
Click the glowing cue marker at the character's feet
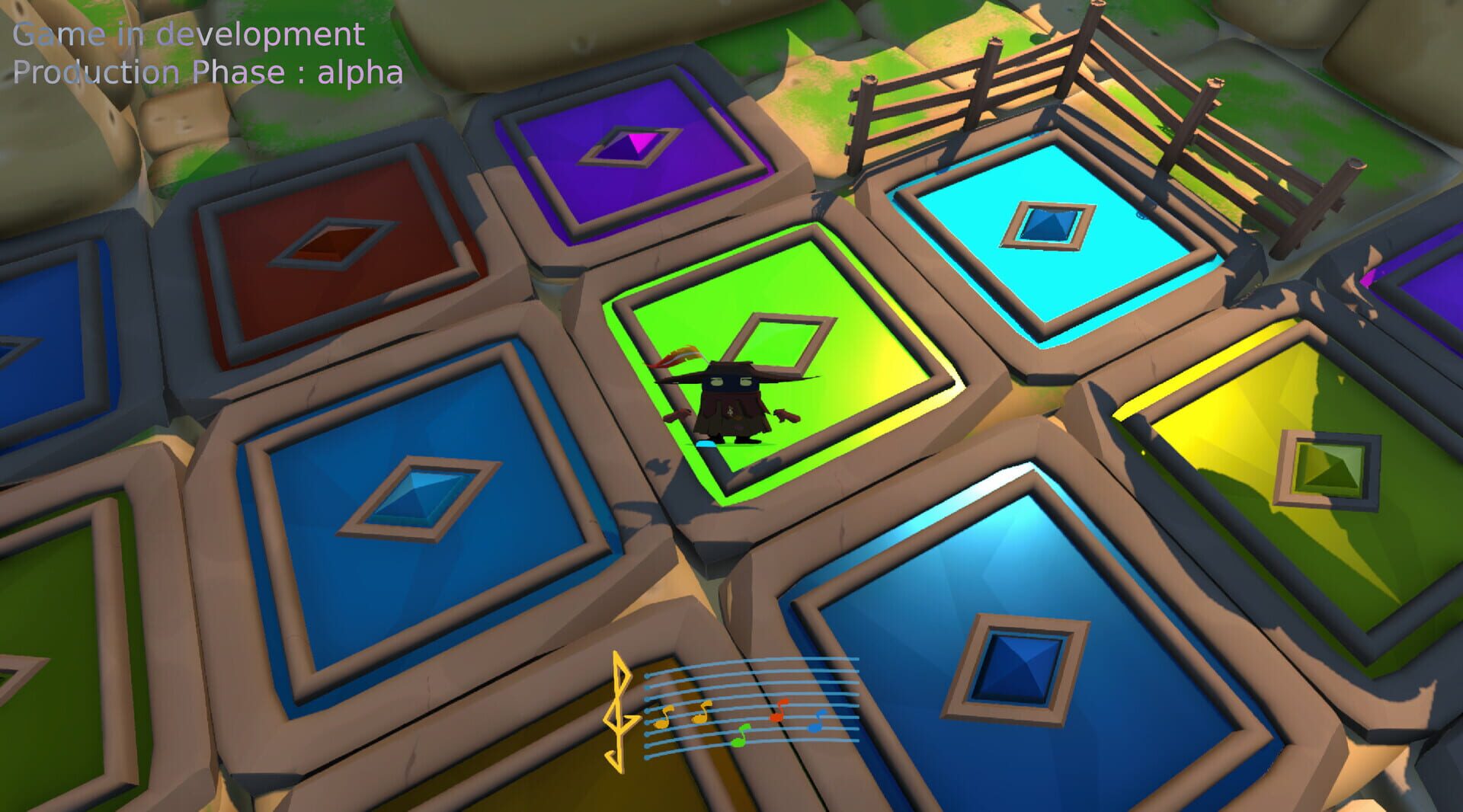(x=706, y=443)
